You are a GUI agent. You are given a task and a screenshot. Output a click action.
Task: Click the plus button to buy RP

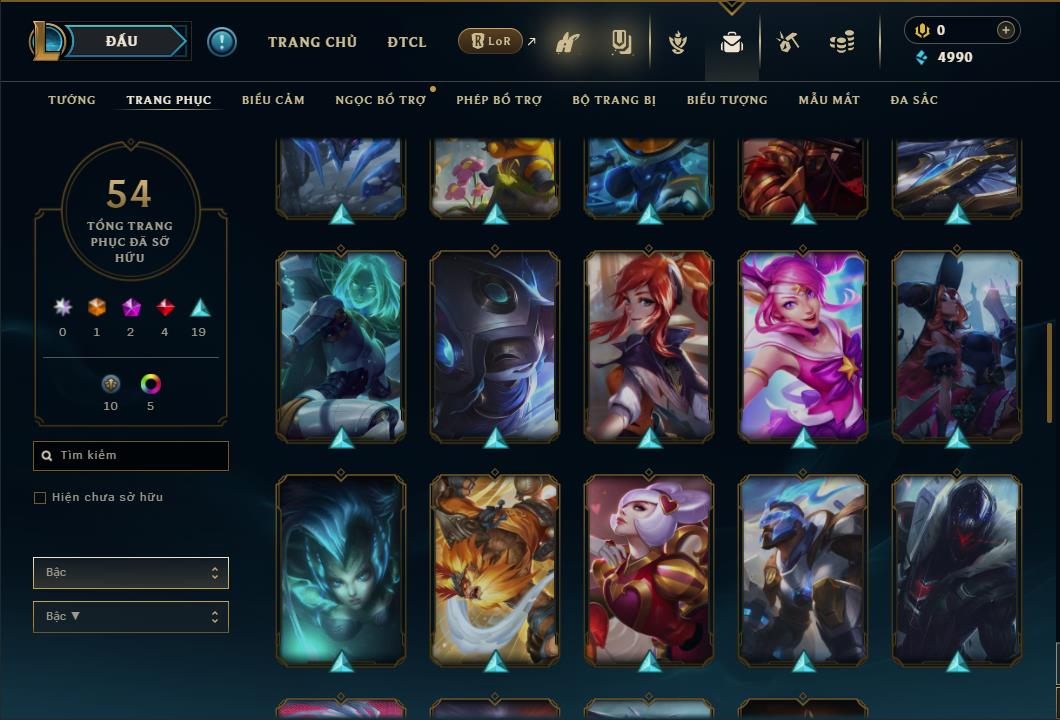pos(1006,30)
